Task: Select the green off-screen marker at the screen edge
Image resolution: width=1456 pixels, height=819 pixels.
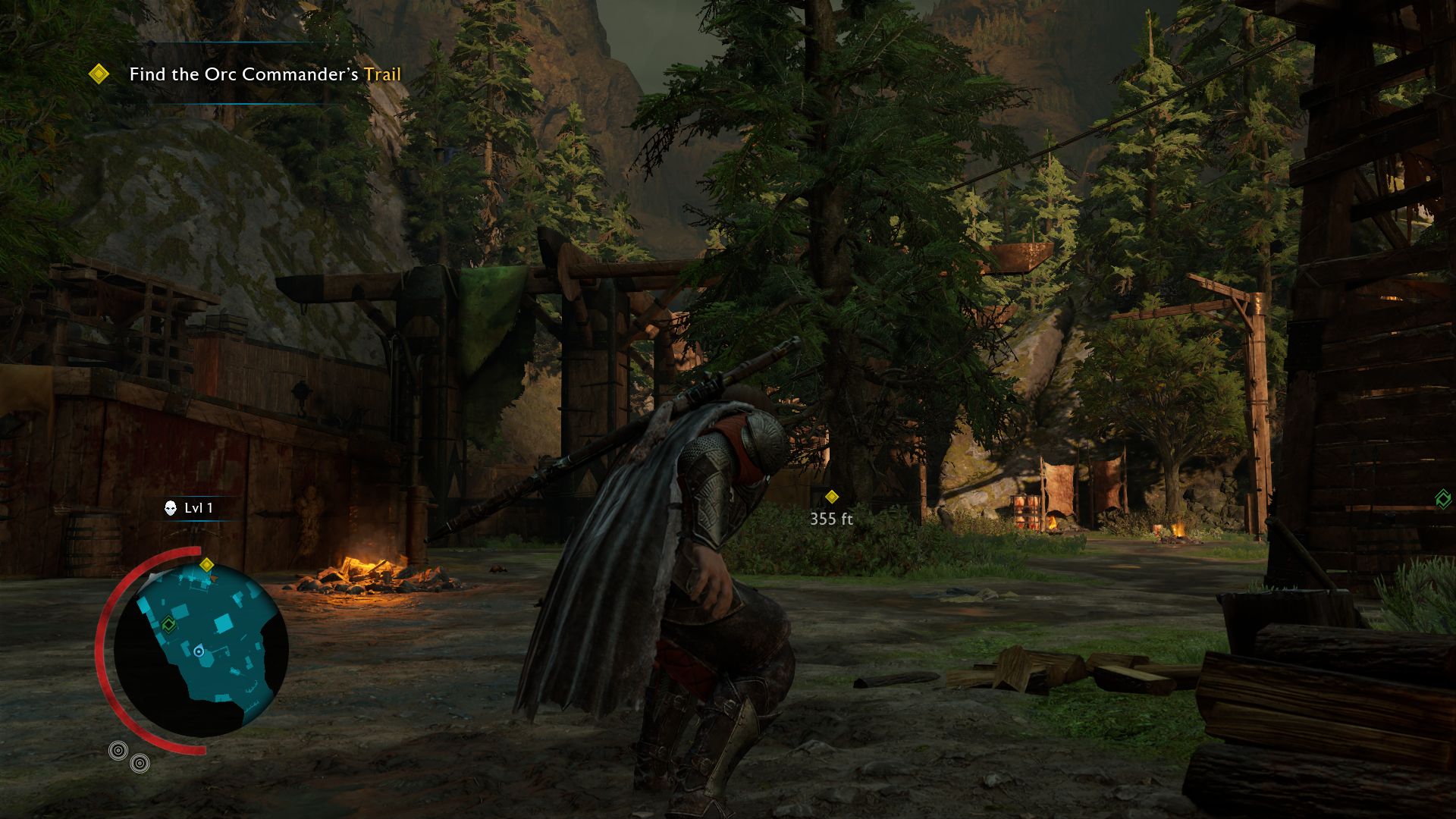Action: pos(1442,498)
